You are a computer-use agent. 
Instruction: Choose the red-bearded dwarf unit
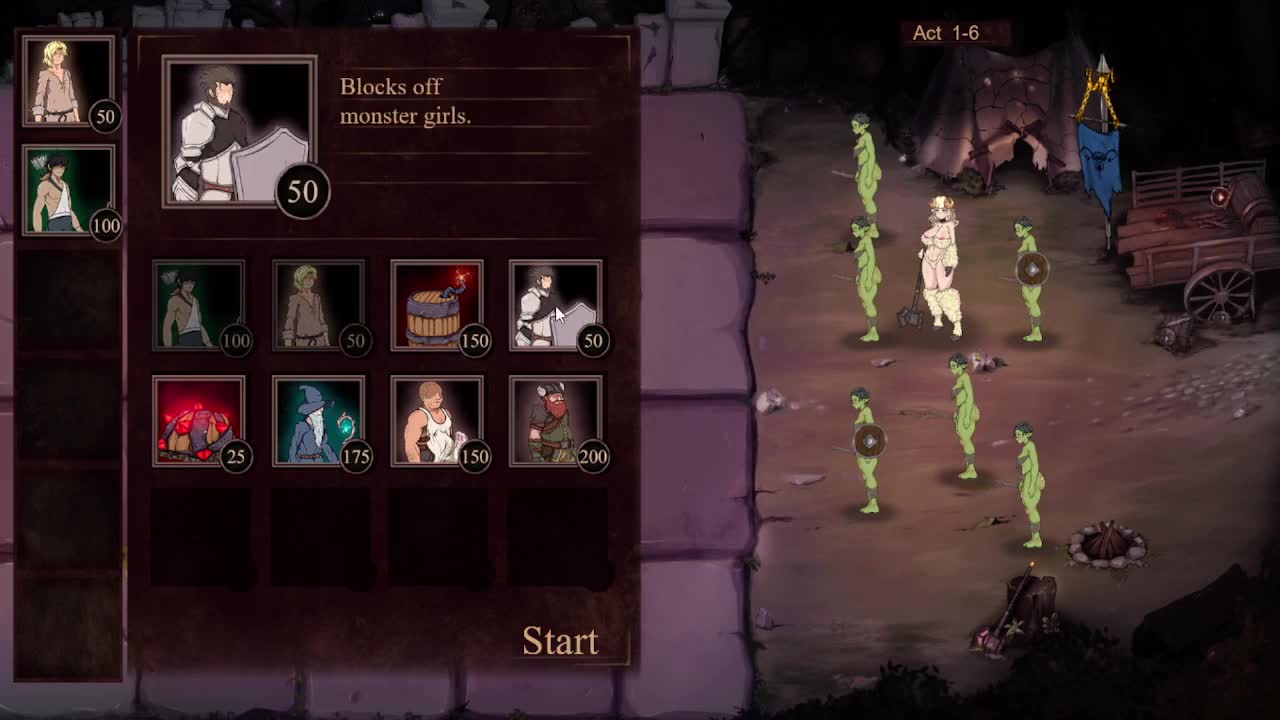(555, 421)
